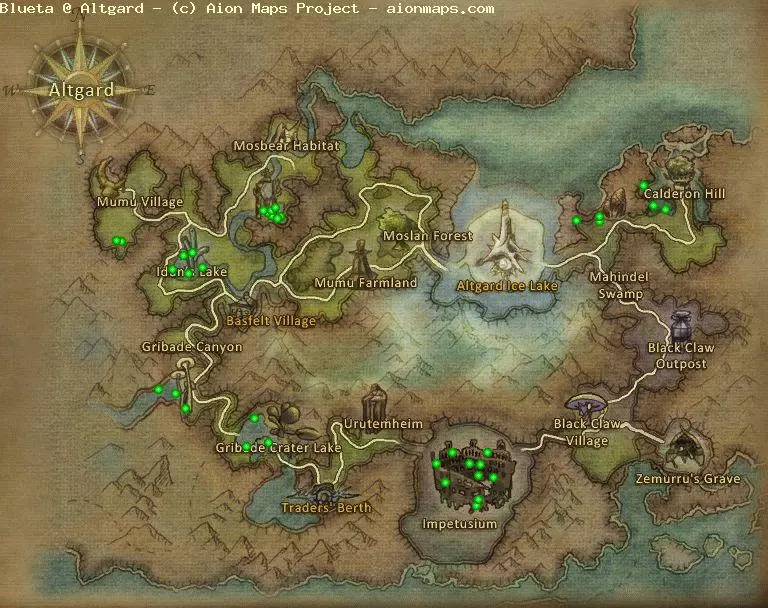Select Mumu Farmland on the map
This screenshot has width=768, height=608.
[365, 283]
